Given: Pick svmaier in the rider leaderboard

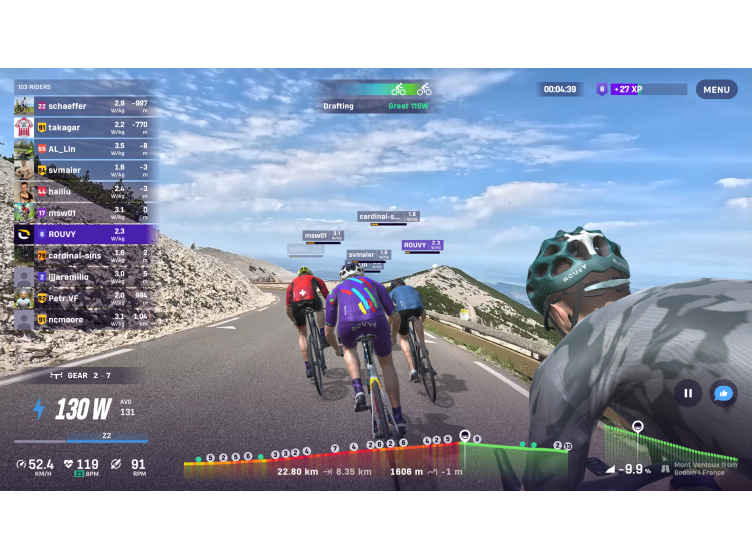Looking at the screenshot, I should point(85,170).
